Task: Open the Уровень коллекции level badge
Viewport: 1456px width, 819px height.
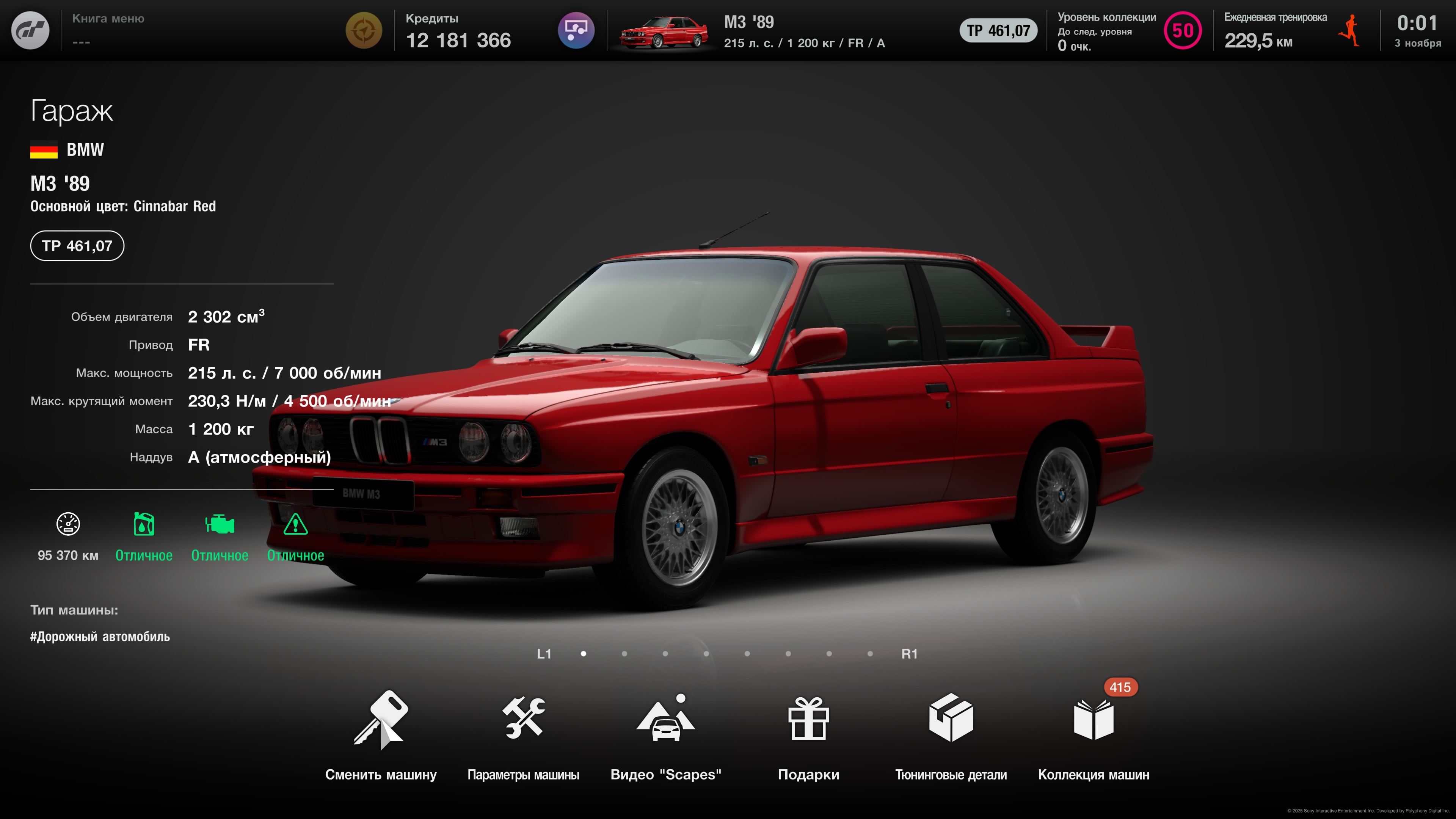Action: [x=1183, y=30]
